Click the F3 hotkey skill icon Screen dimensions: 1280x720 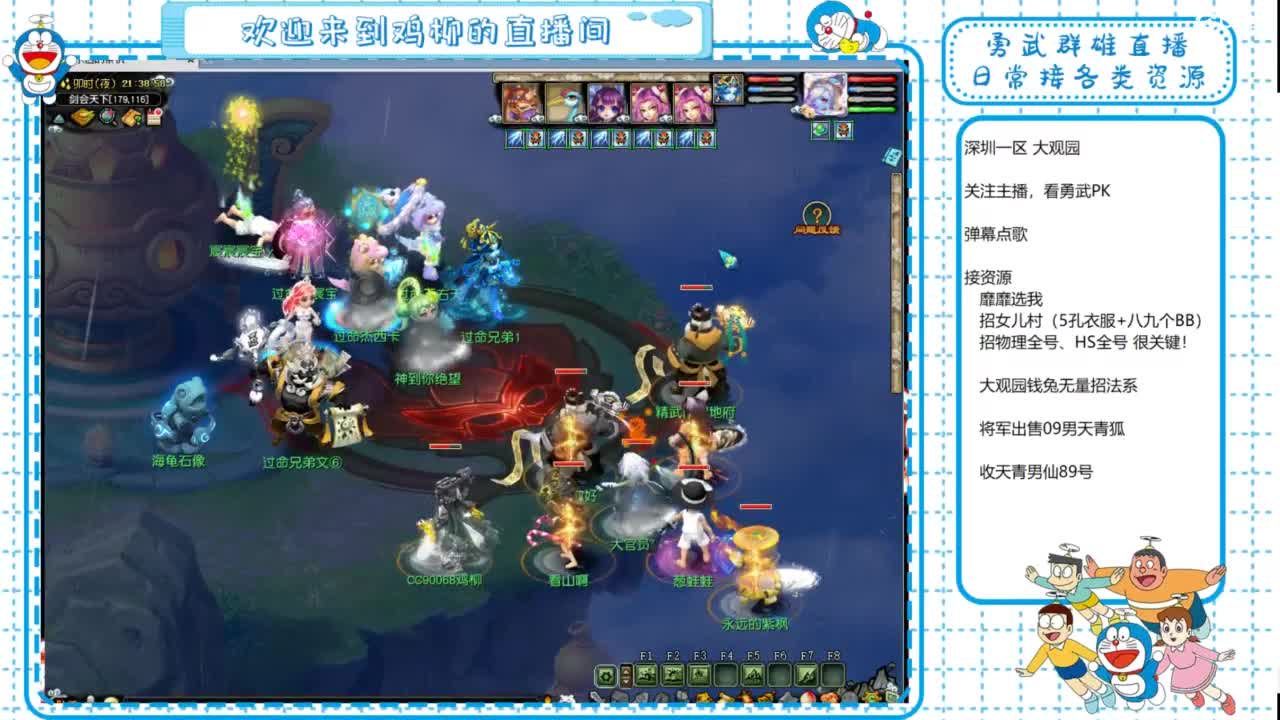click(x=701, y=673)
